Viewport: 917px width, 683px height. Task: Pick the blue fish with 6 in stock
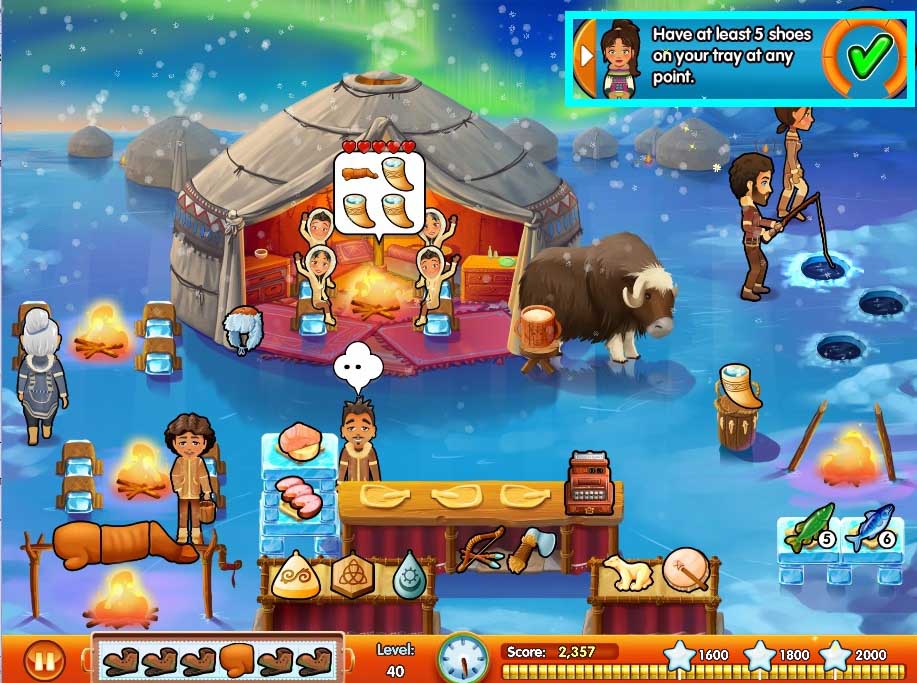coord(867,528)
